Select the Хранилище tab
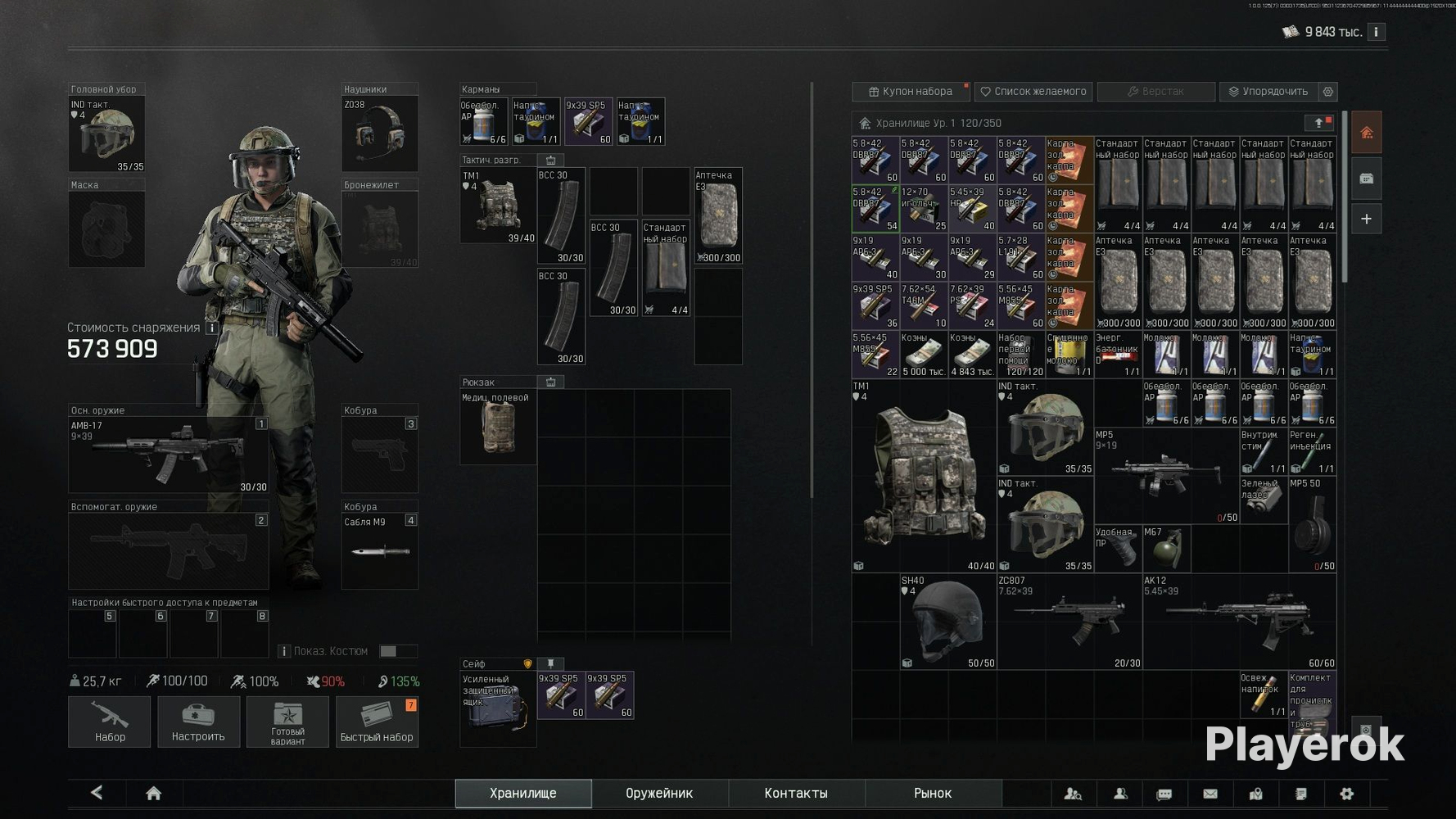The width and height of the screenshot is (1456, 819). pyautogui.click(x=523, y=793)
